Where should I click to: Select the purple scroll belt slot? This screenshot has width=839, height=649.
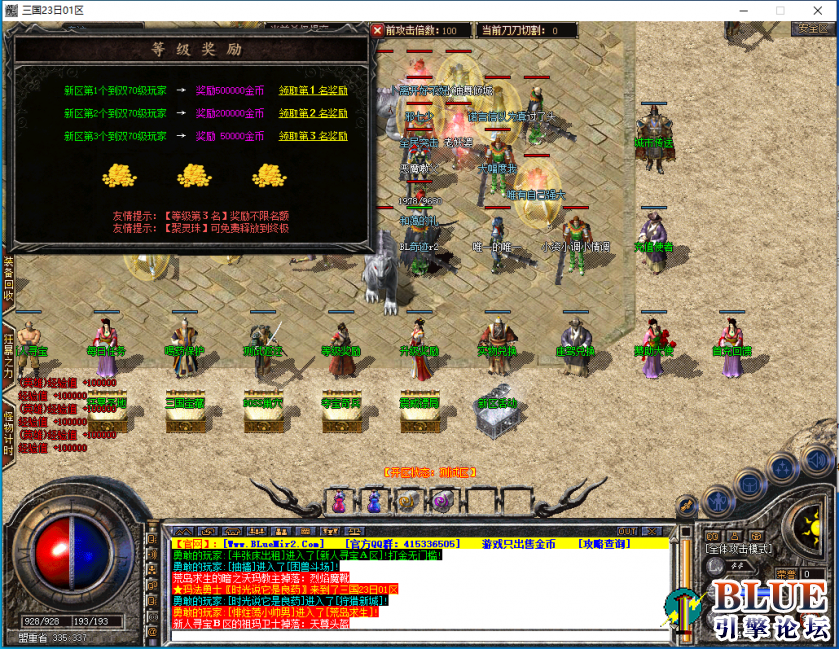pyautogui.click(x=442, y=500)
